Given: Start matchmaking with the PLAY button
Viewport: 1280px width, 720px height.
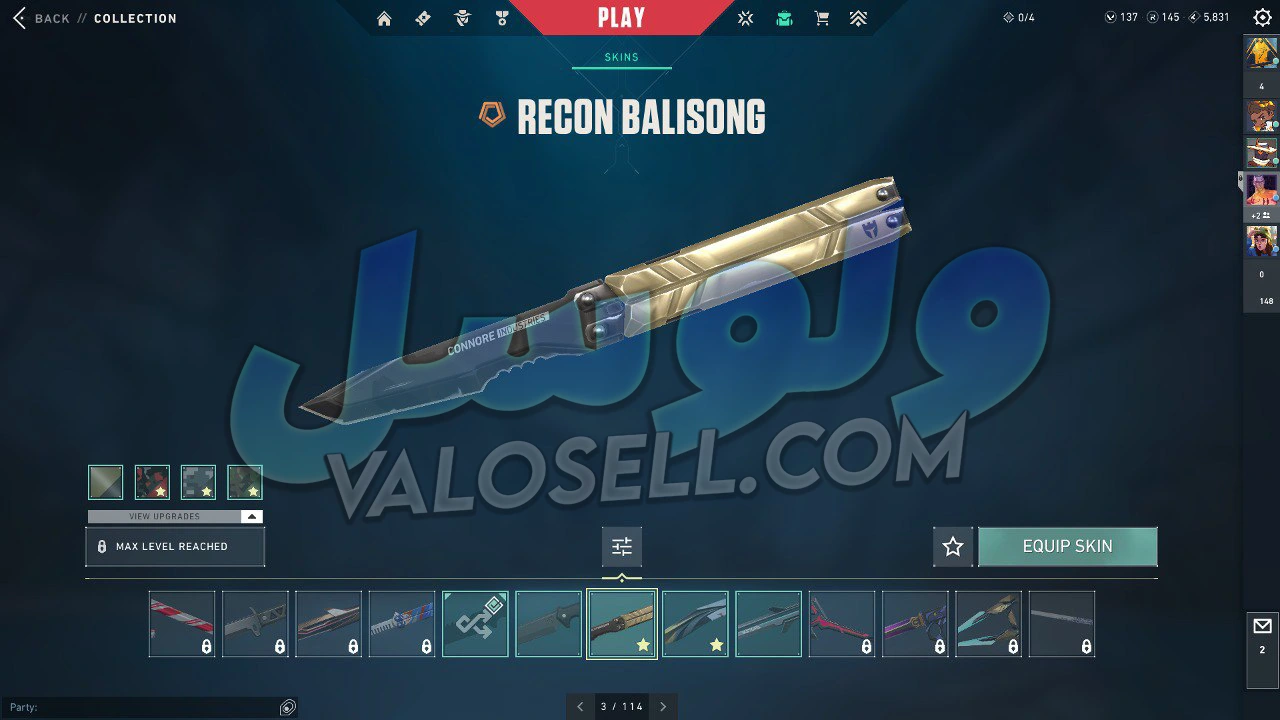Looking at the screenshot, I should click(621, 17).
